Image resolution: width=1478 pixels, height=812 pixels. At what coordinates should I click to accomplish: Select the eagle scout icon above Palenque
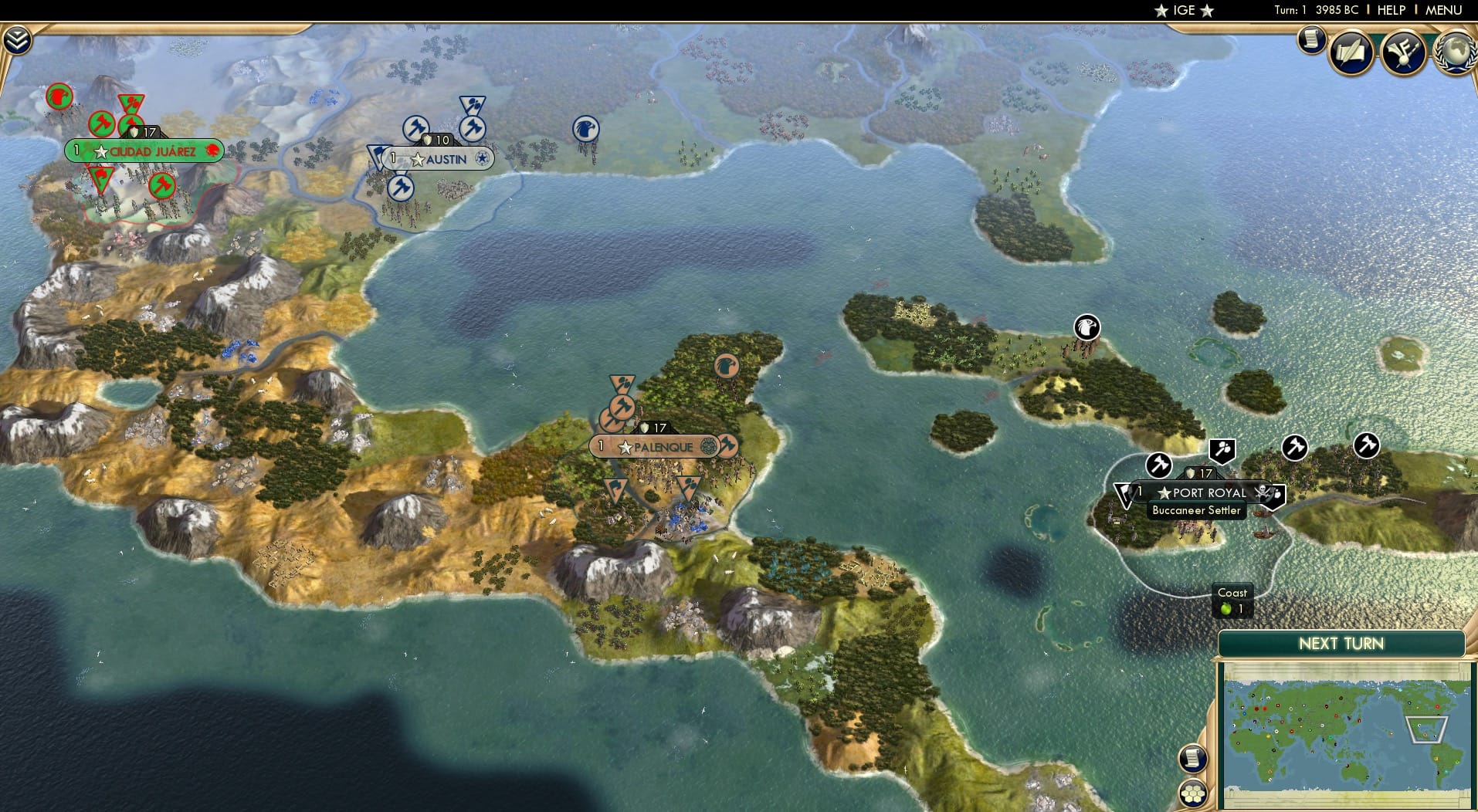pyautogui.click(x=726, y=367)
